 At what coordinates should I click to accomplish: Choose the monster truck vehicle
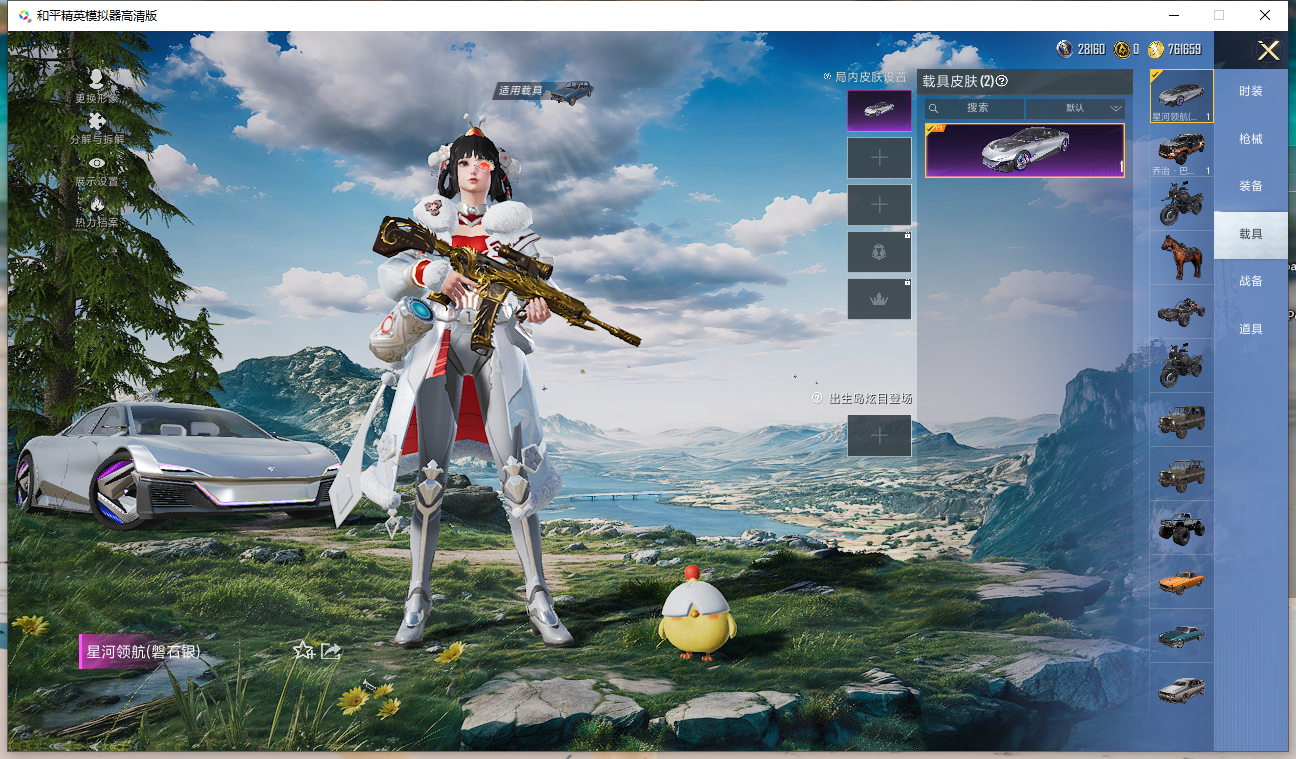tap(1181, 527)
